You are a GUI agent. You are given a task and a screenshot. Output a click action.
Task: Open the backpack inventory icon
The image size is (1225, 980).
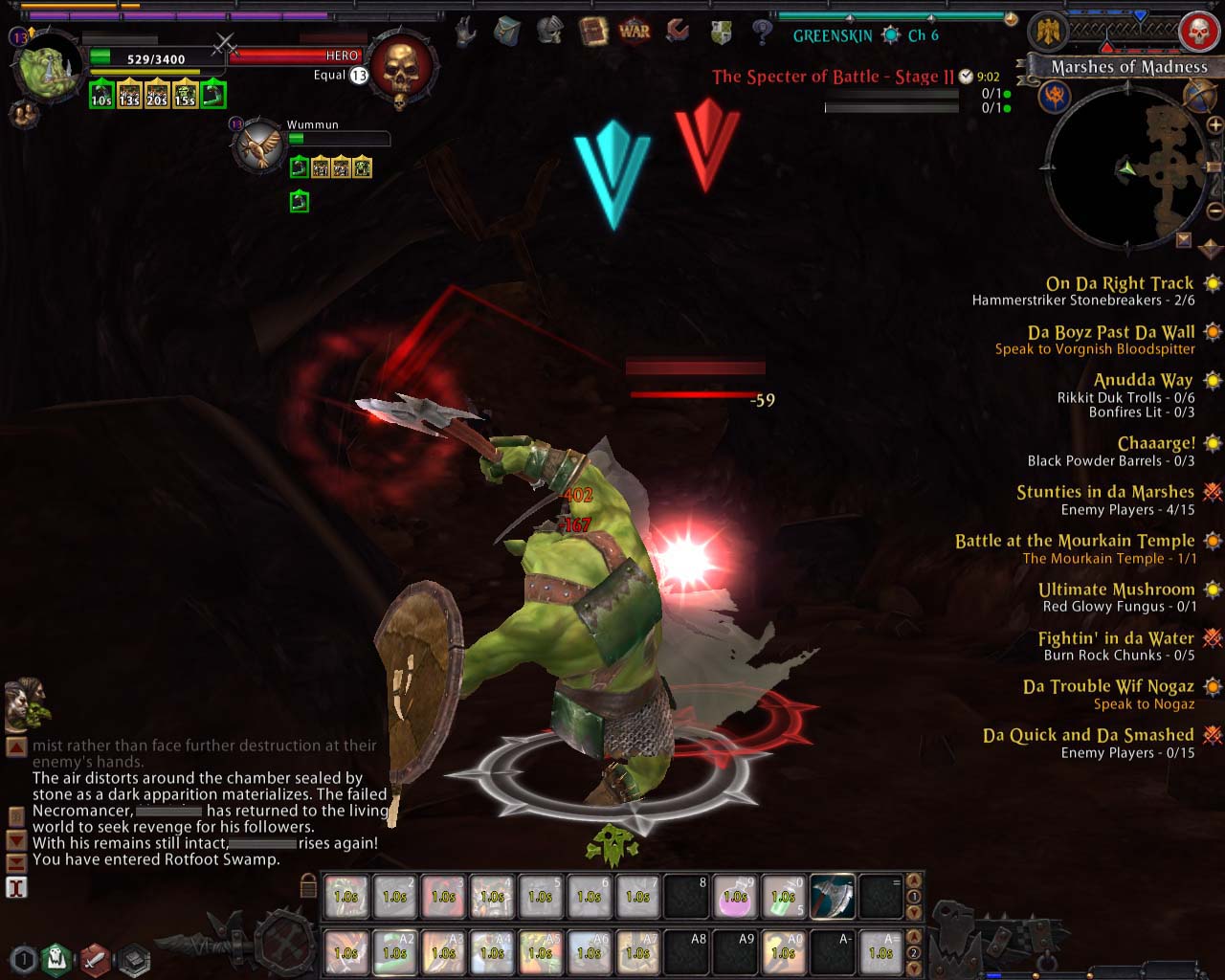(507, 33)
